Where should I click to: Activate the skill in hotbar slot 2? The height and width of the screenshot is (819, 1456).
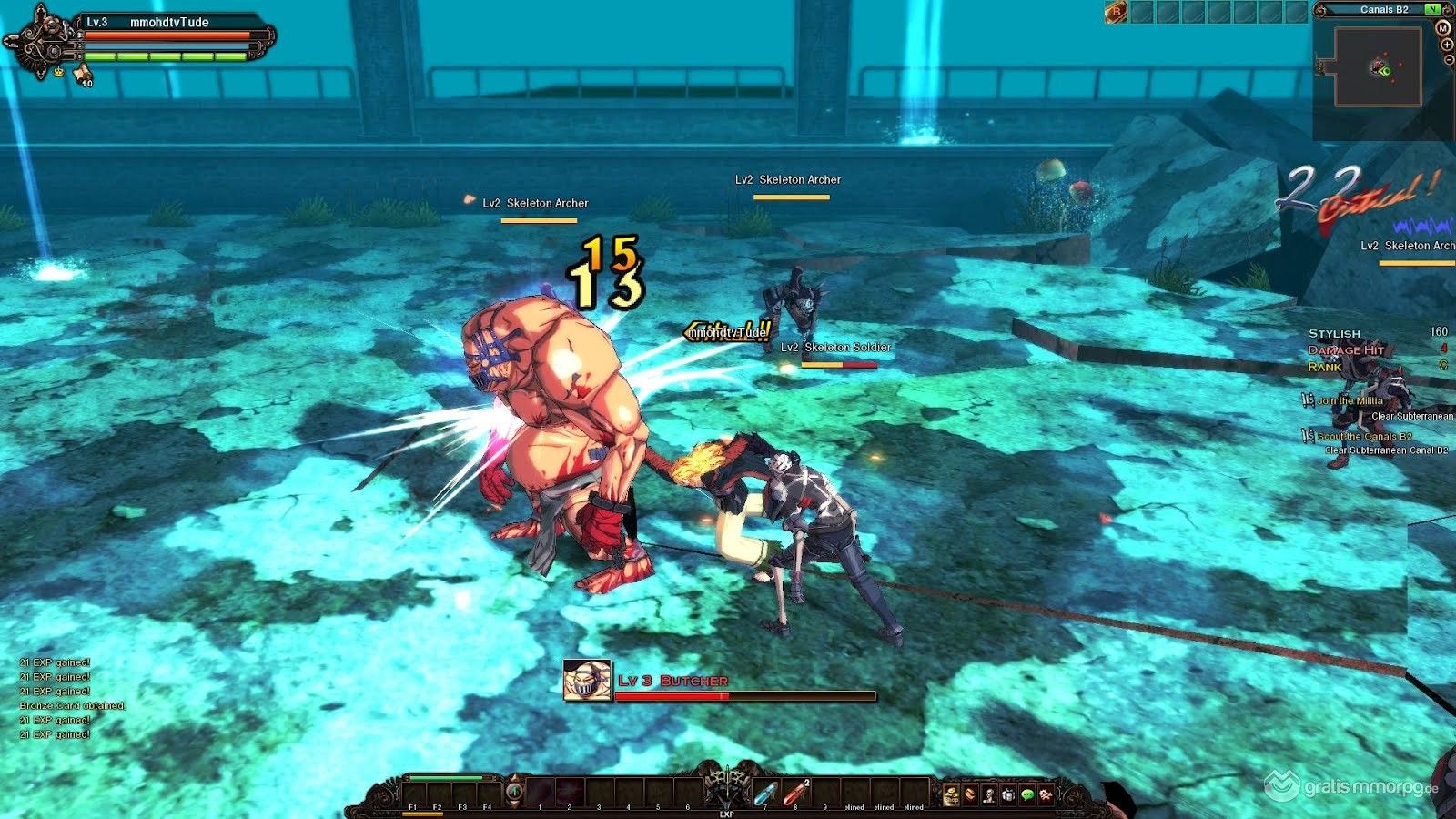click(x=570, y=793)
